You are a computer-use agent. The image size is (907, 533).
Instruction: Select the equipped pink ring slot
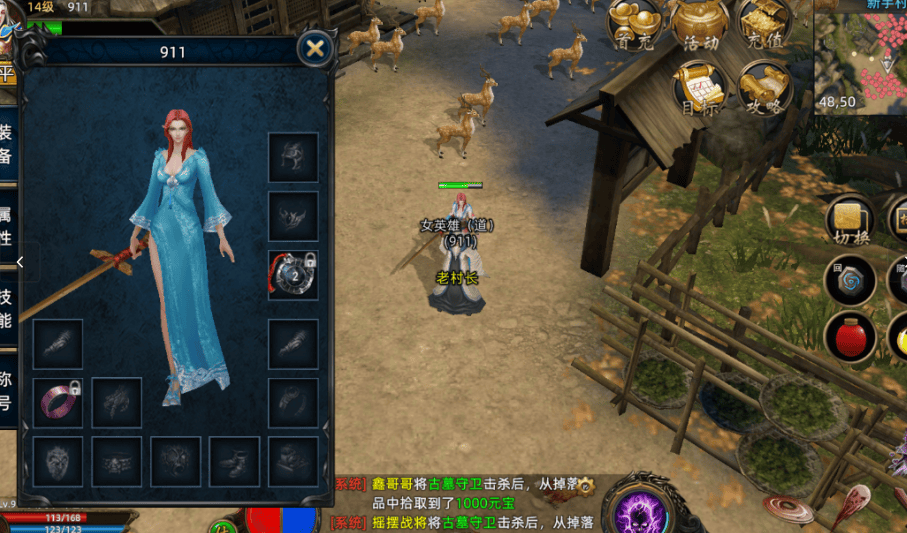[58, 402]
